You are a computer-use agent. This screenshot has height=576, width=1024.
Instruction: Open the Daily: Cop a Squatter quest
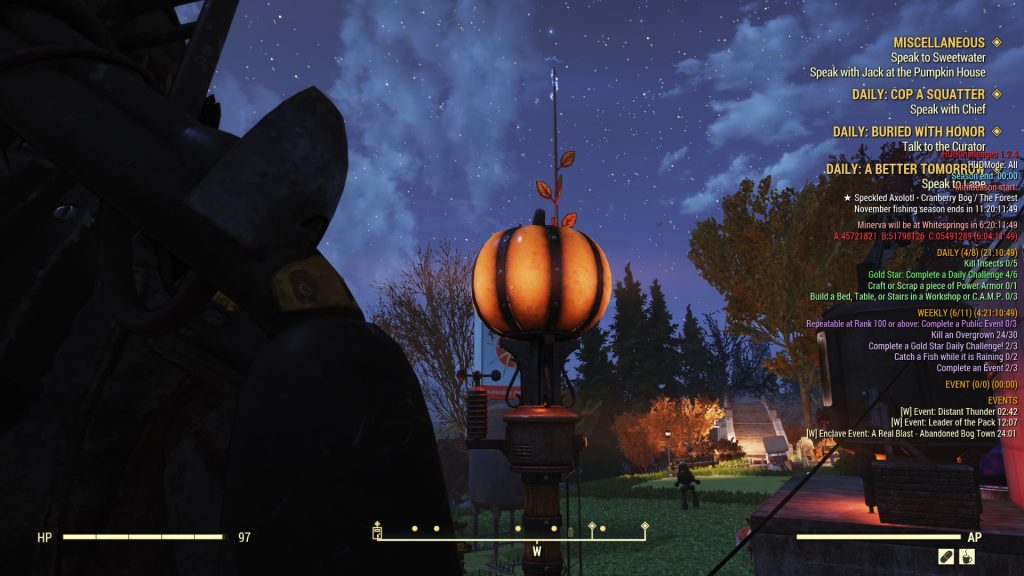coord(908,94)
